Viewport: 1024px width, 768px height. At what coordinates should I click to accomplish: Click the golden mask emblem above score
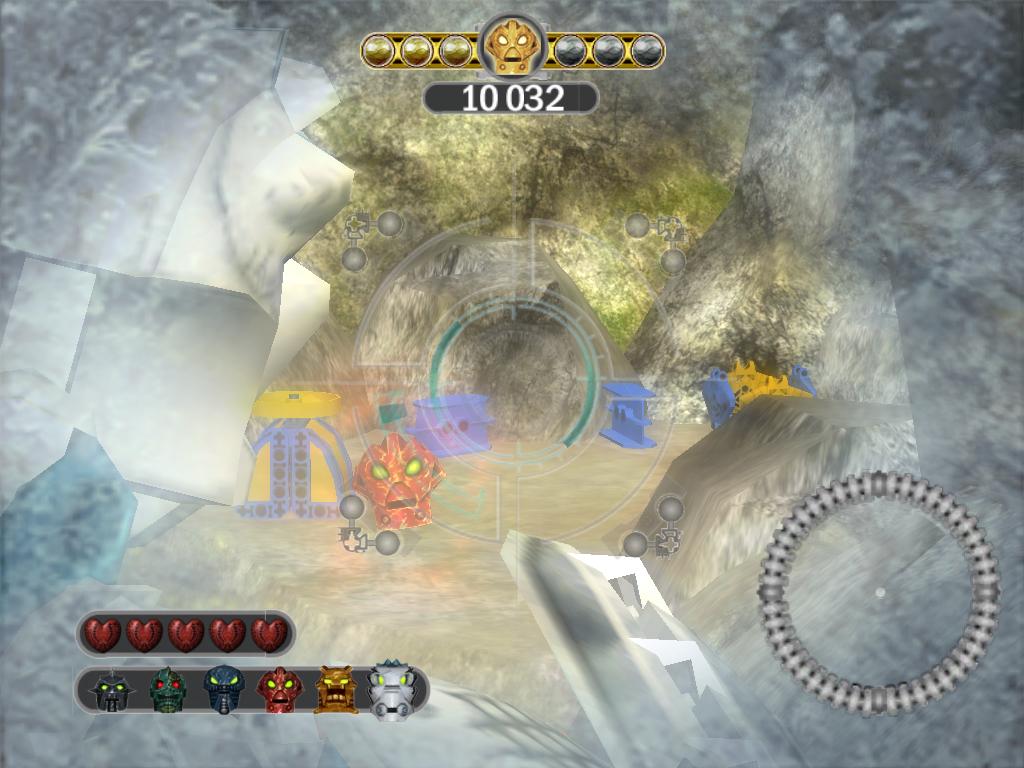click(512, 47)
